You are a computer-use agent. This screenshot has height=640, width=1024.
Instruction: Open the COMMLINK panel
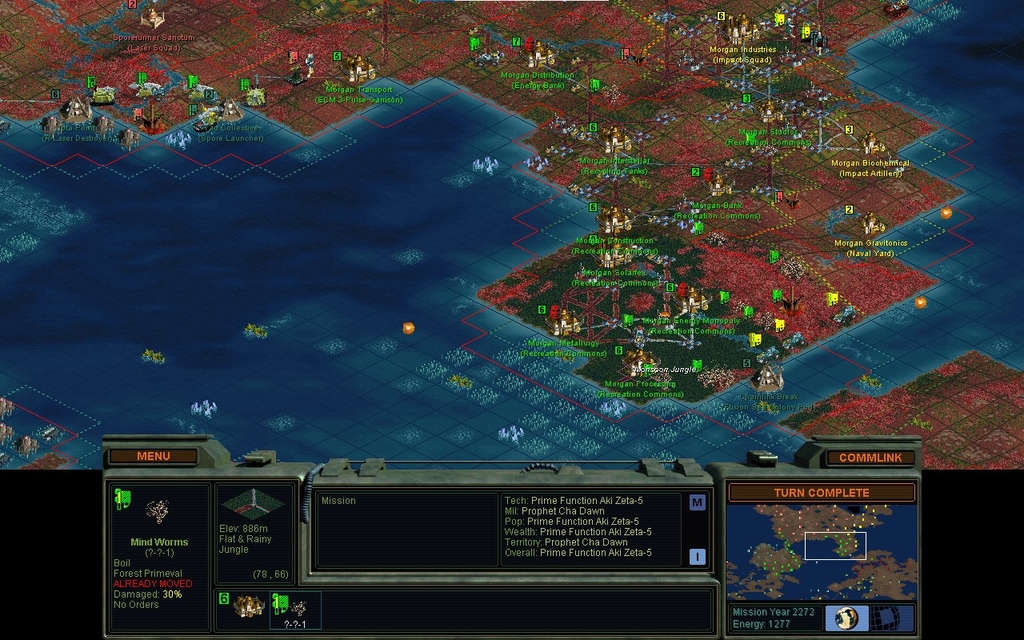[x=870, y=458]
